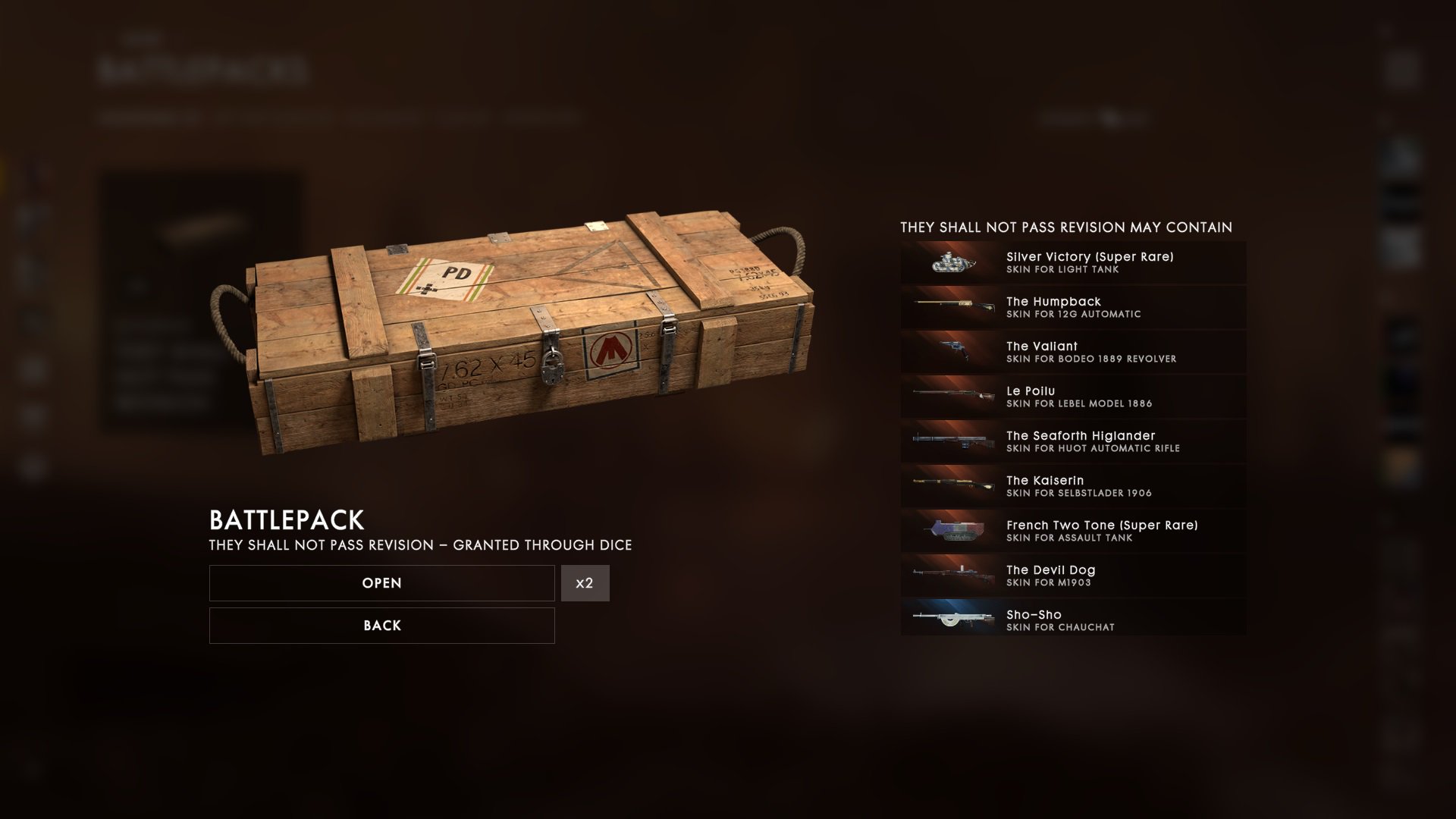The image size is (1456, 819).
Task: Pick The Devil Dog M1903 skin
Action: [1073, 576]
